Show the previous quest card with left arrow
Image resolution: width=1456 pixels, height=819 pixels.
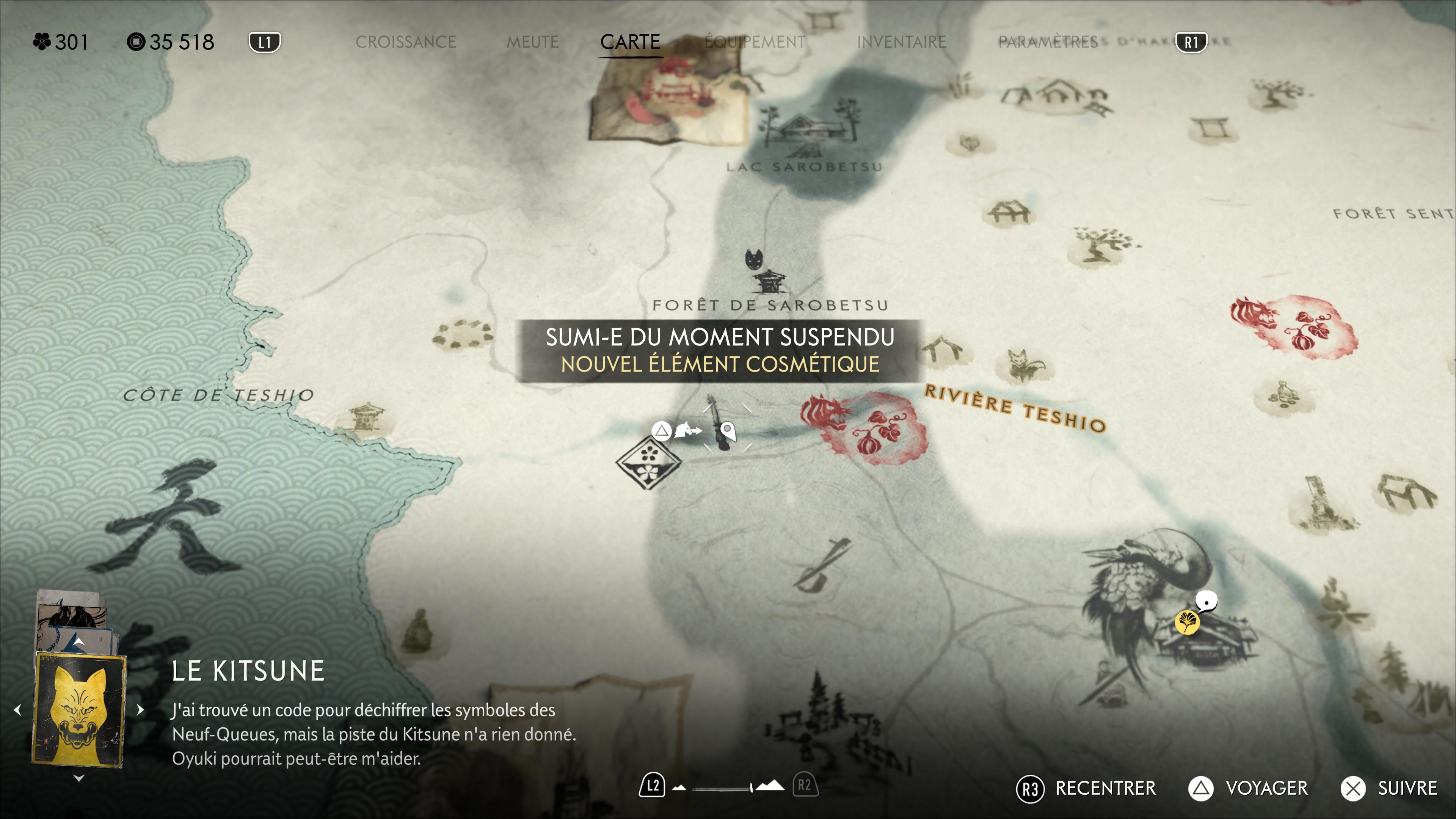pos(17,710)
